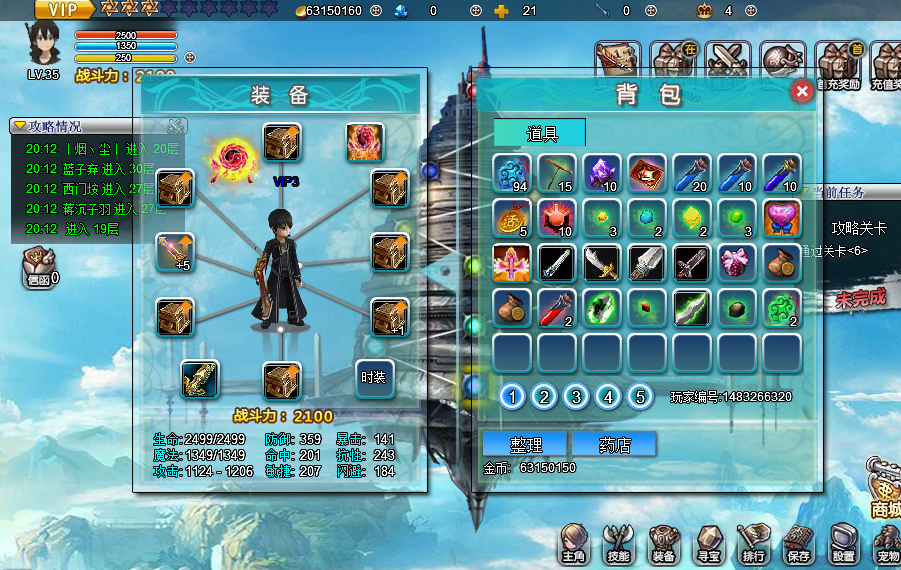Save the game with 保存
901x570 pixels.
[798, 543]
